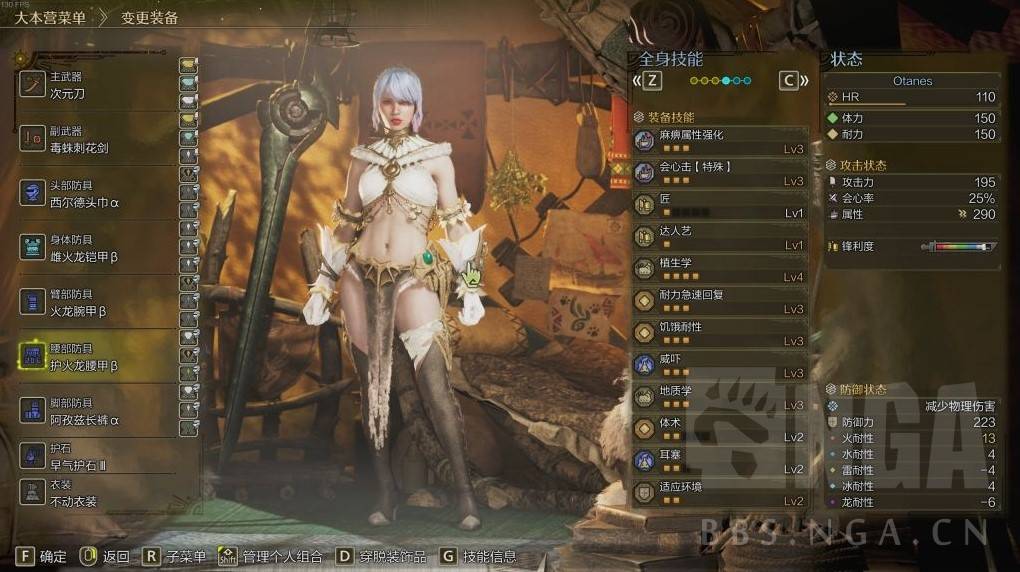Choose the 头部防具 西尔德头巾α slot
The width and height of the screenshot is (1020, 572).
coord(97,193)
